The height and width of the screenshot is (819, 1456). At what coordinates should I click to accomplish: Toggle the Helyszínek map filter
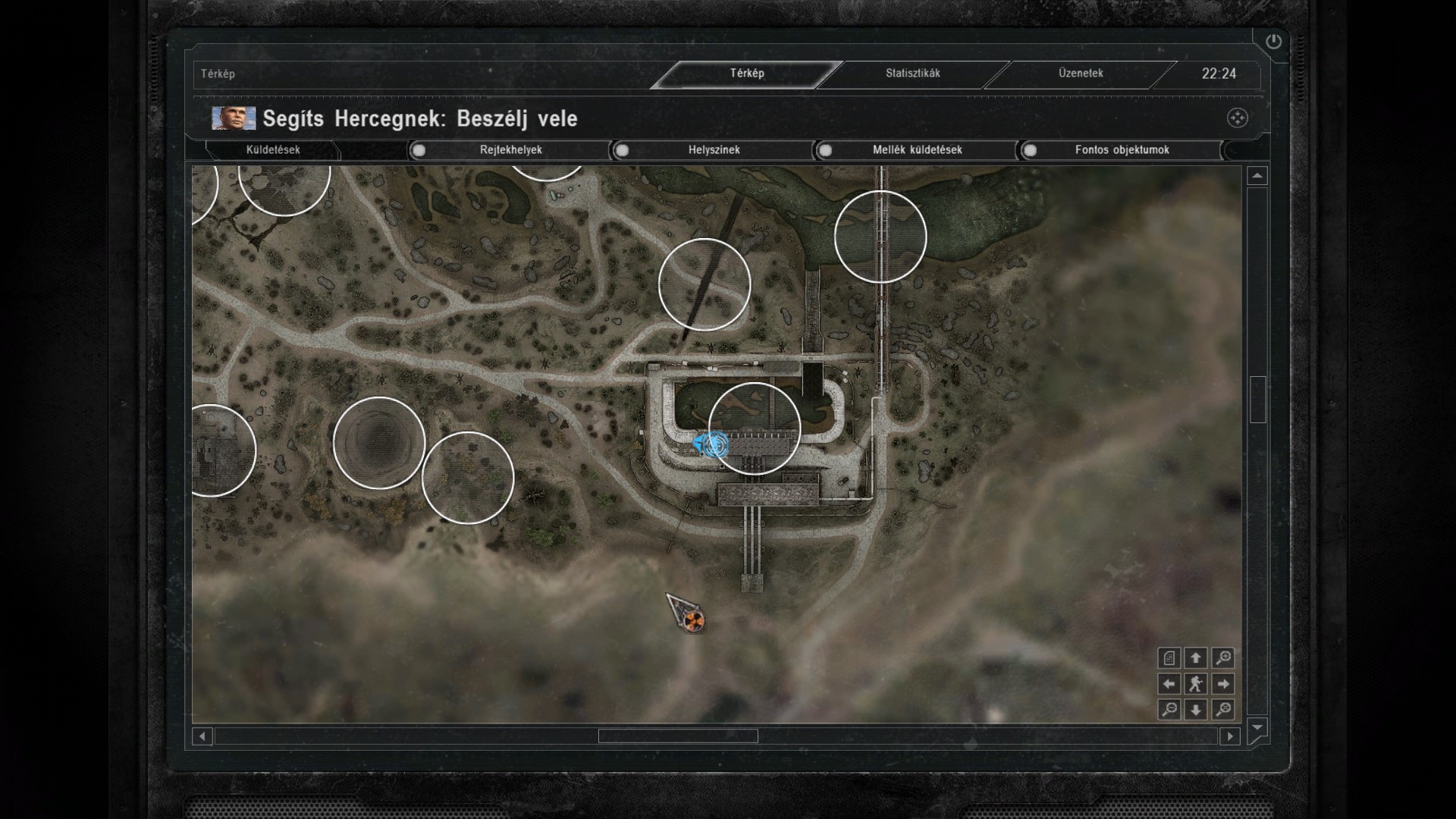(623, 150)
